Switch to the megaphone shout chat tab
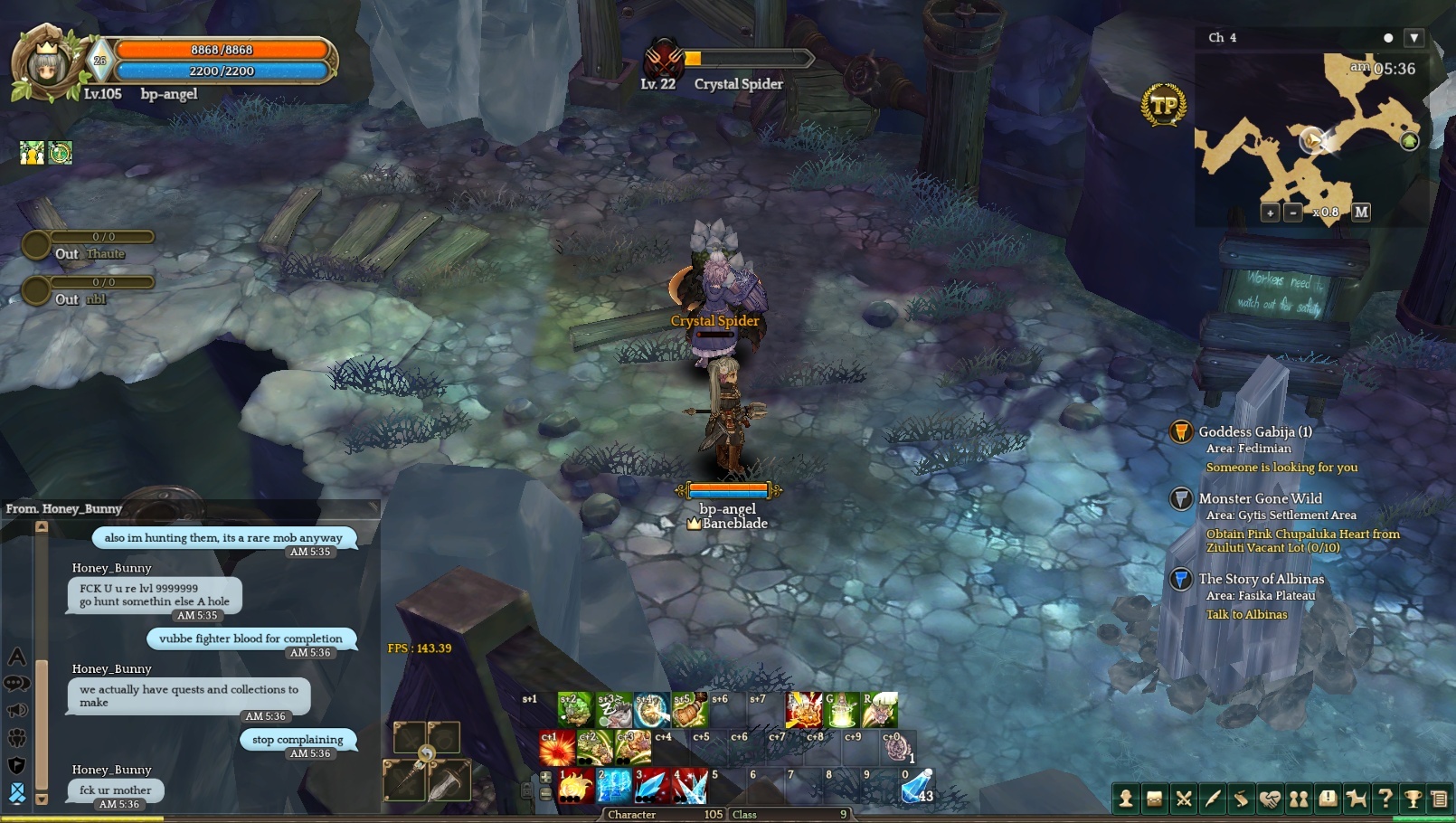Screen dimensions: 1456x823 coord(17,710)
